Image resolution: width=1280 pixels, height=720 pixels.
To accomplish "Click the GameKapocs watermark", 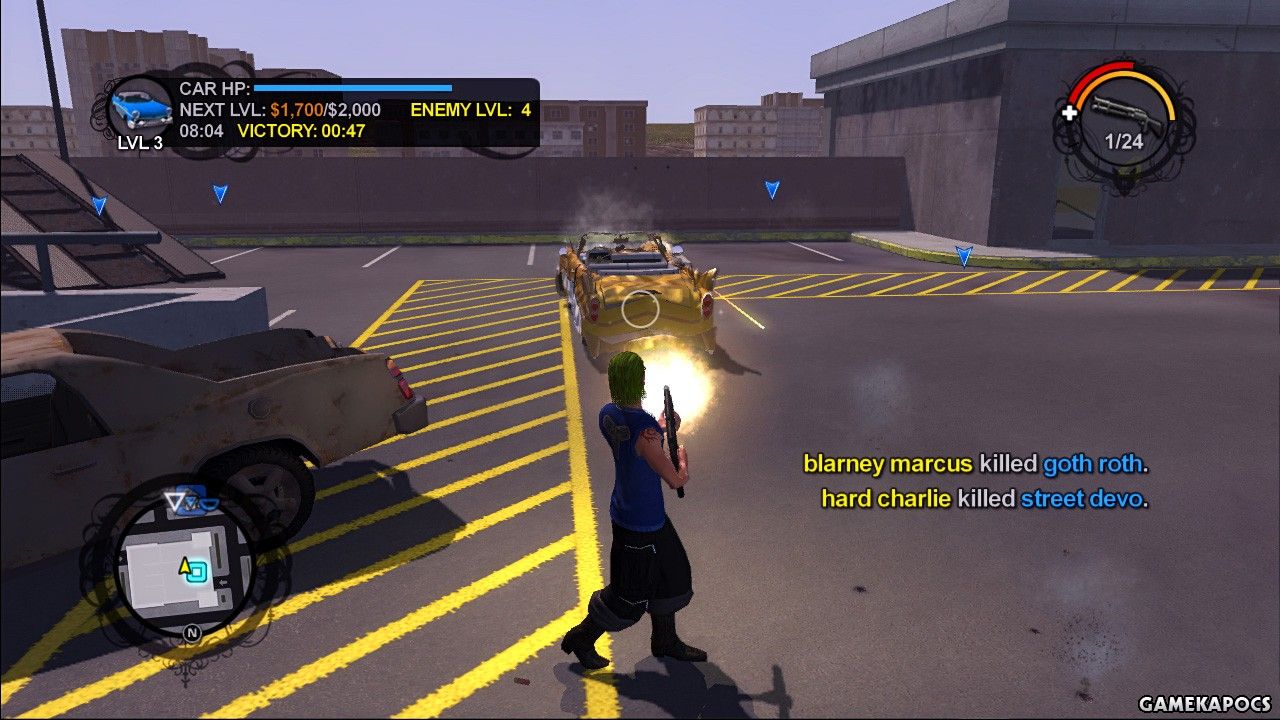I will click(x=1205, y=704).
